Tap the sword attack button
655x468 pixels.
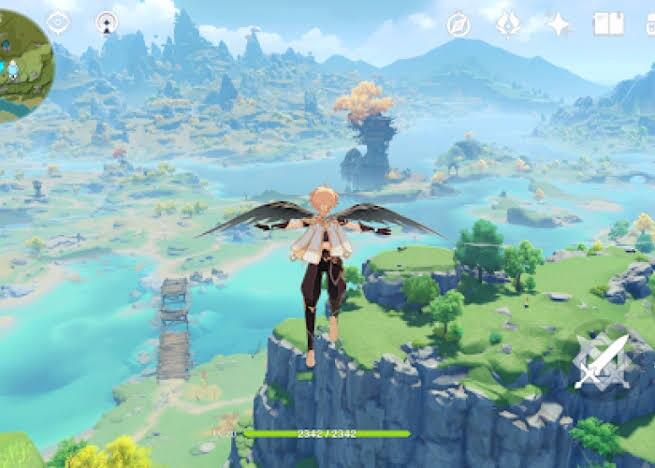602,362
